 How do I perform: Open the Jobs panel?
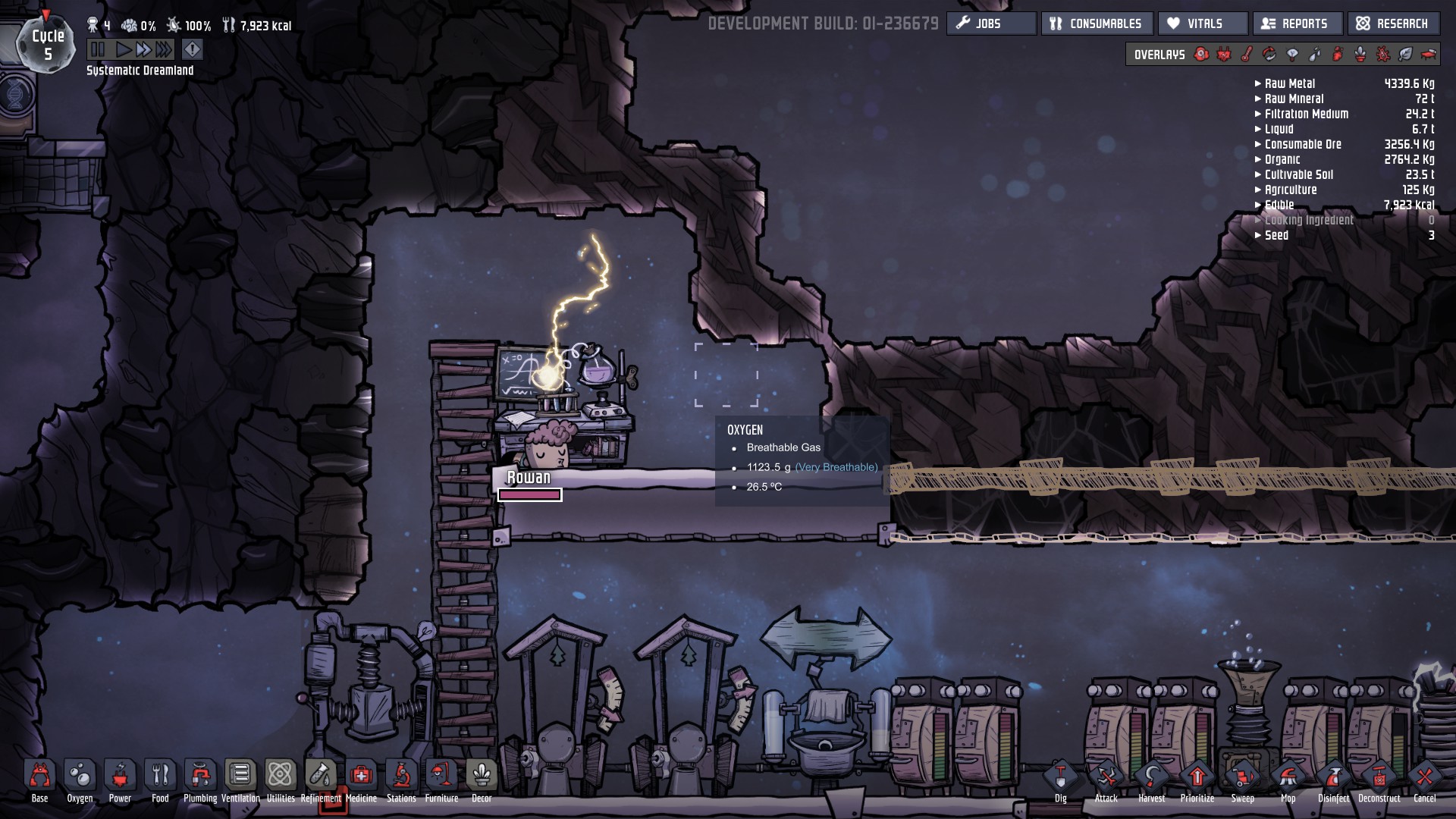[x=990, y=24]
